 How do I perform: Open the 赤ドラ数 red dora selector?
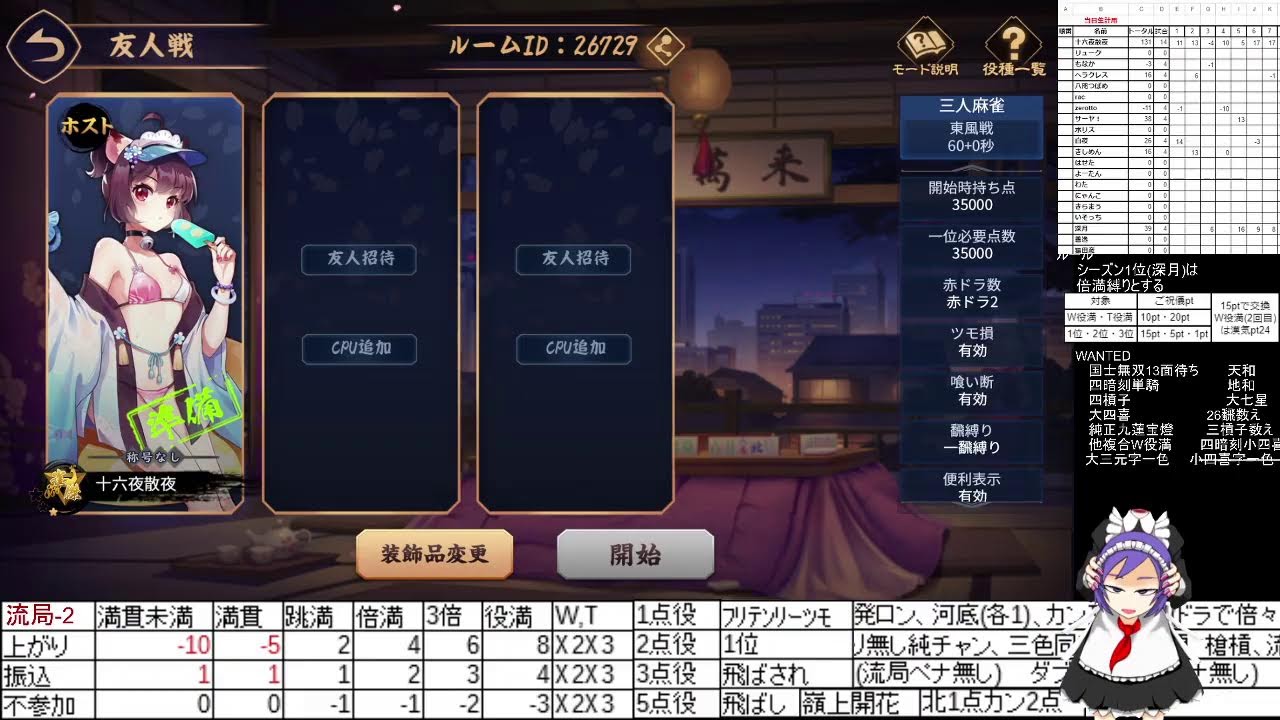tap(971, 292)
